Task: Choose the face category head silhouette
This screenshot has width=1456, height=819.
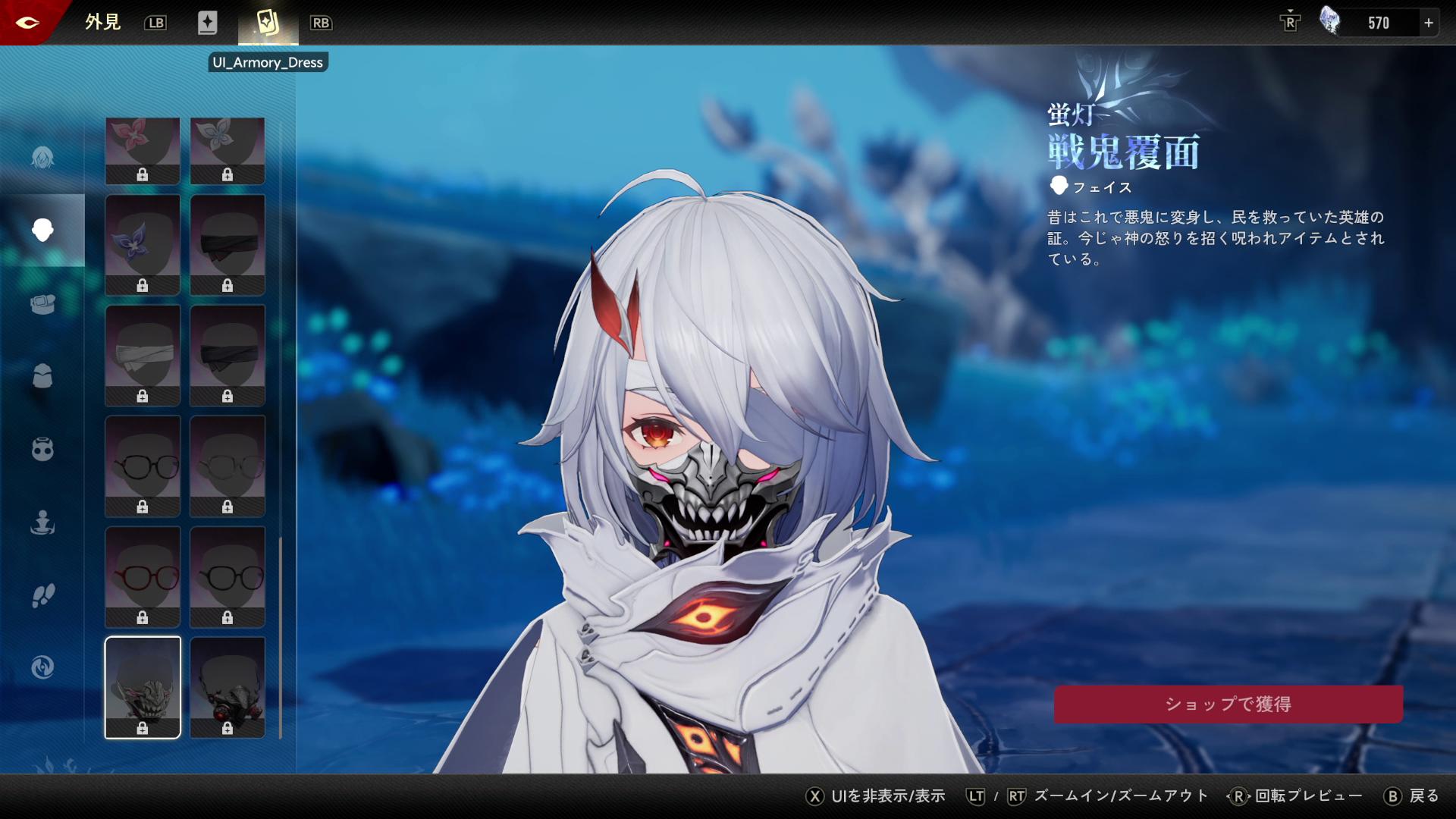Action: click(42, 230)
